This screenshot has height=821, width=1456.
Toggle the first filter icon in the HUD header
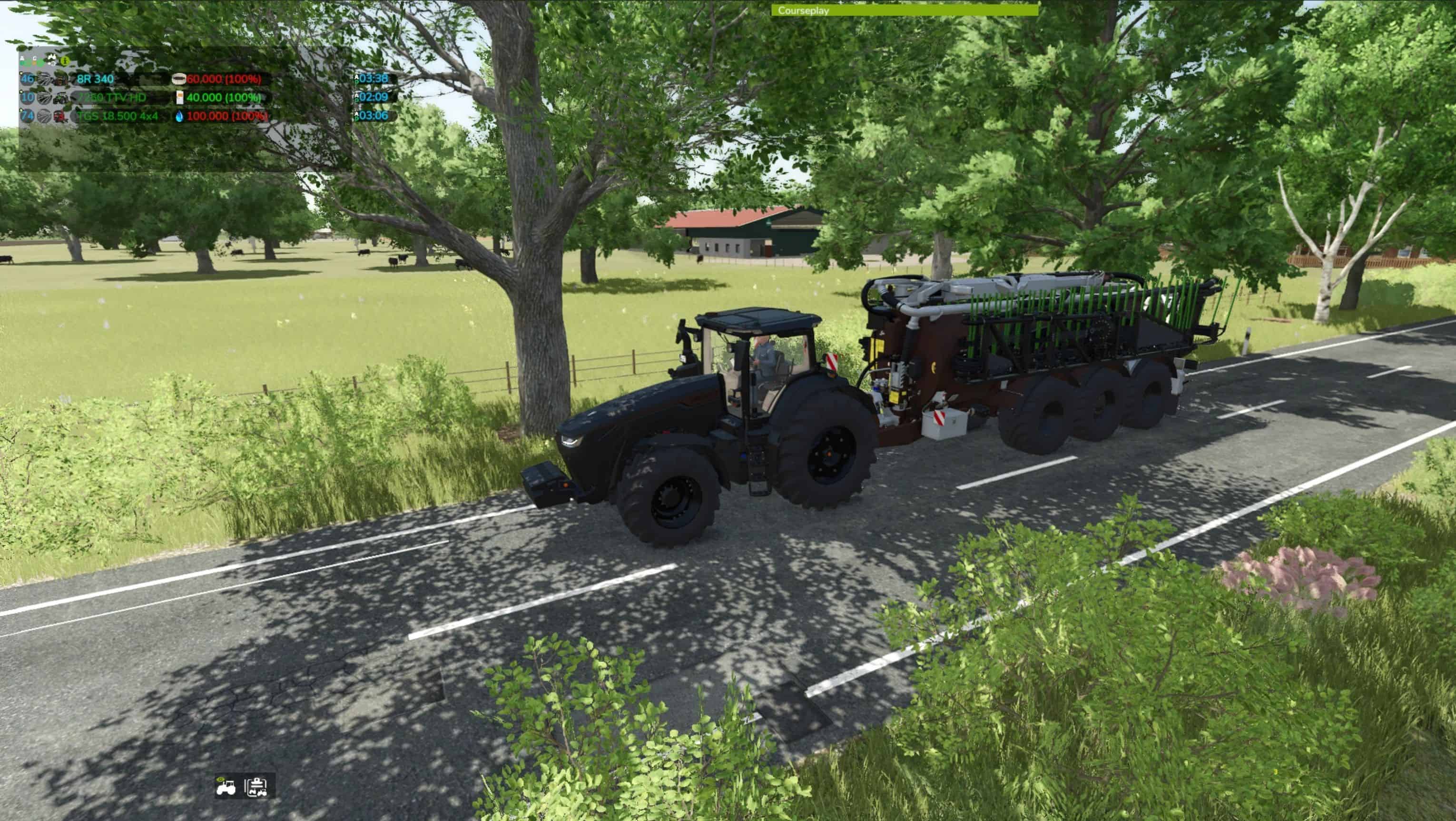click(x=23, y=60)
